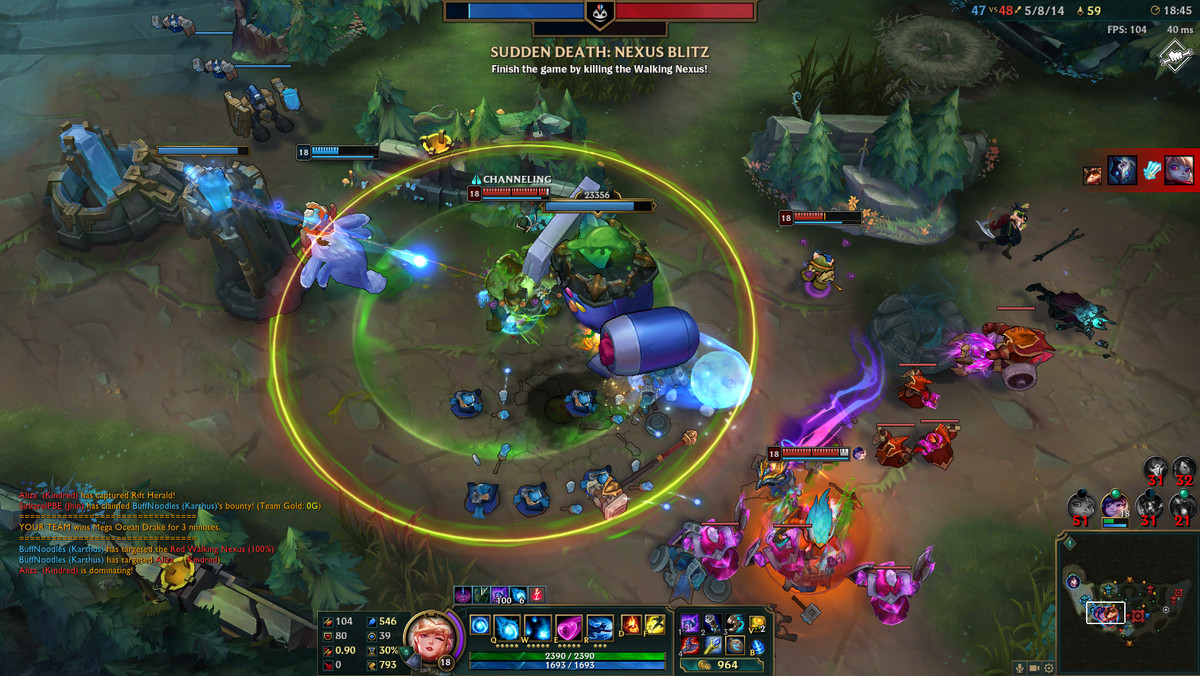Open the shop via the gold counter
The height and width of the screenshot is (676, 1200).
[718, 665]
